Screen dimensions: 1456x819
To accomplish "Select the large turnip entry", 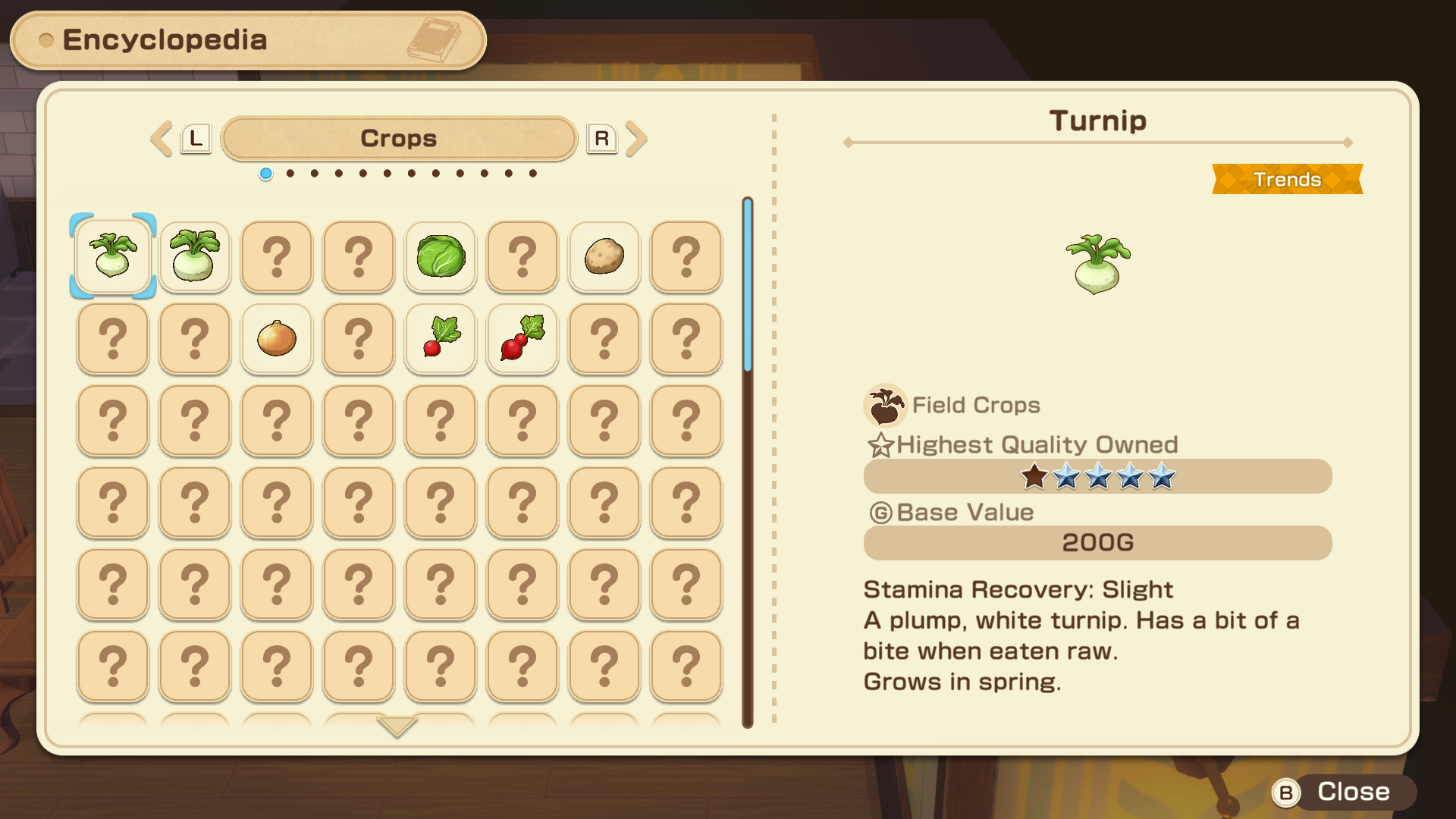I will [195, 256].
